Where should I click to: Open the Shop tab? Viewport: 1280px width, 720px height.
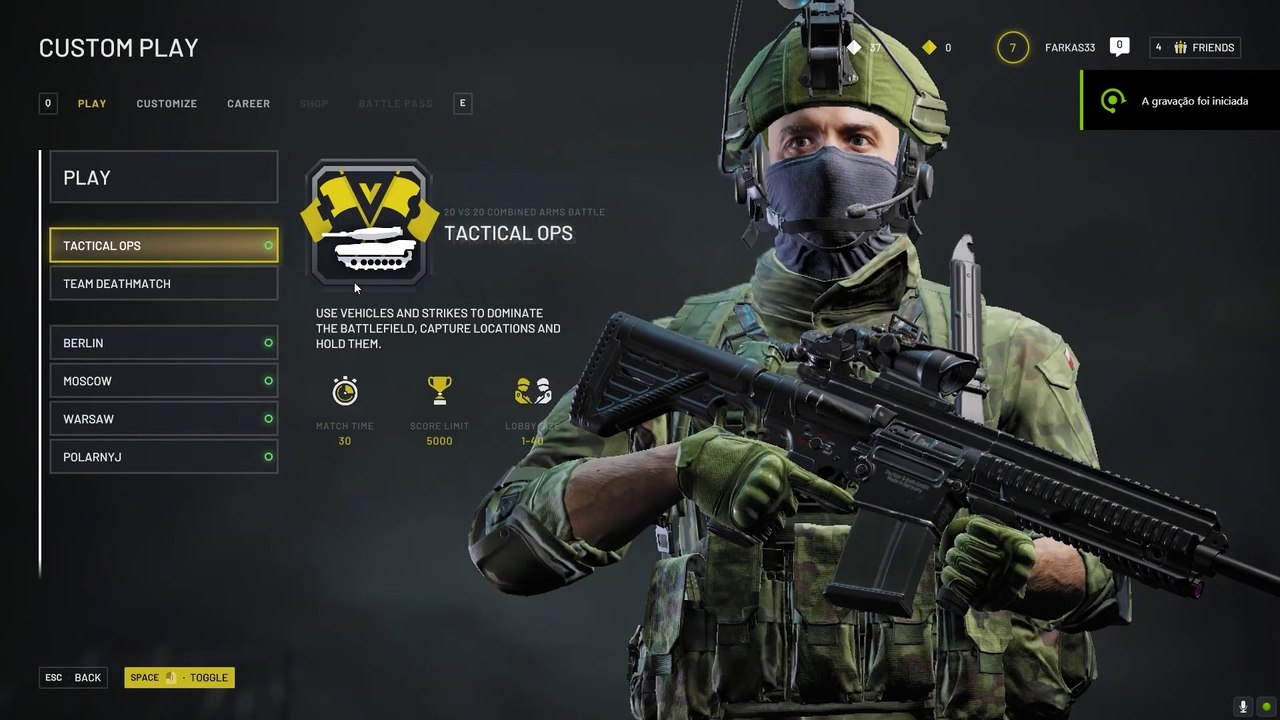(314, 104)
